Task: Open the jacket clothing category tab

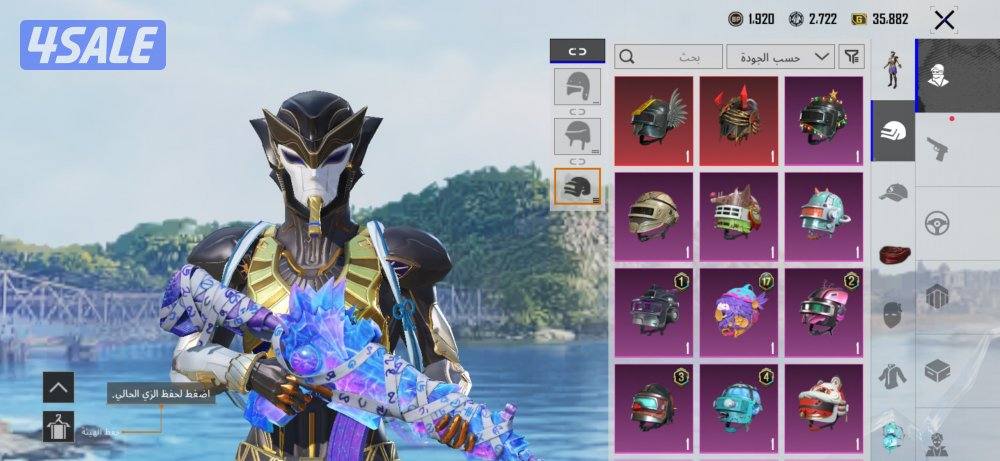Action: (893, 376)
